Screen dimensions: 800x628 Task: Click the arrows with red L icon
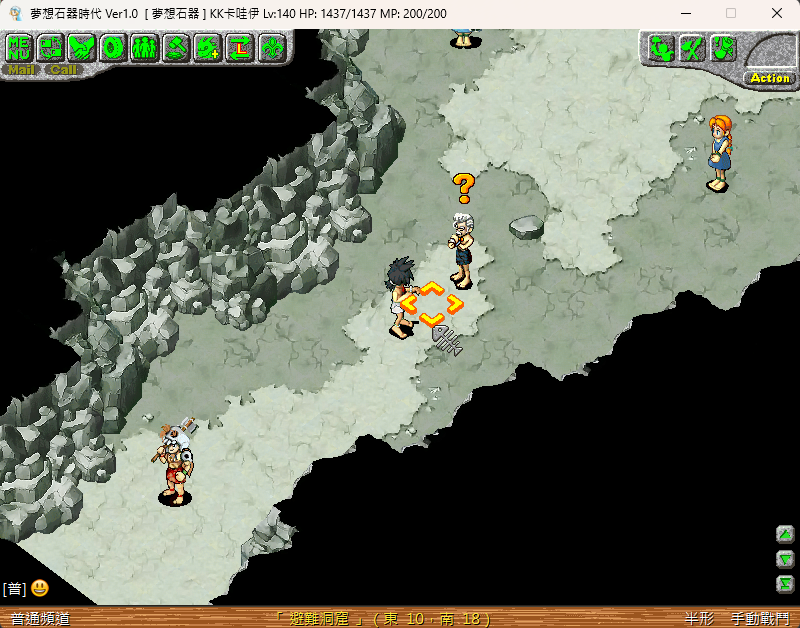(x=241, y=47)
